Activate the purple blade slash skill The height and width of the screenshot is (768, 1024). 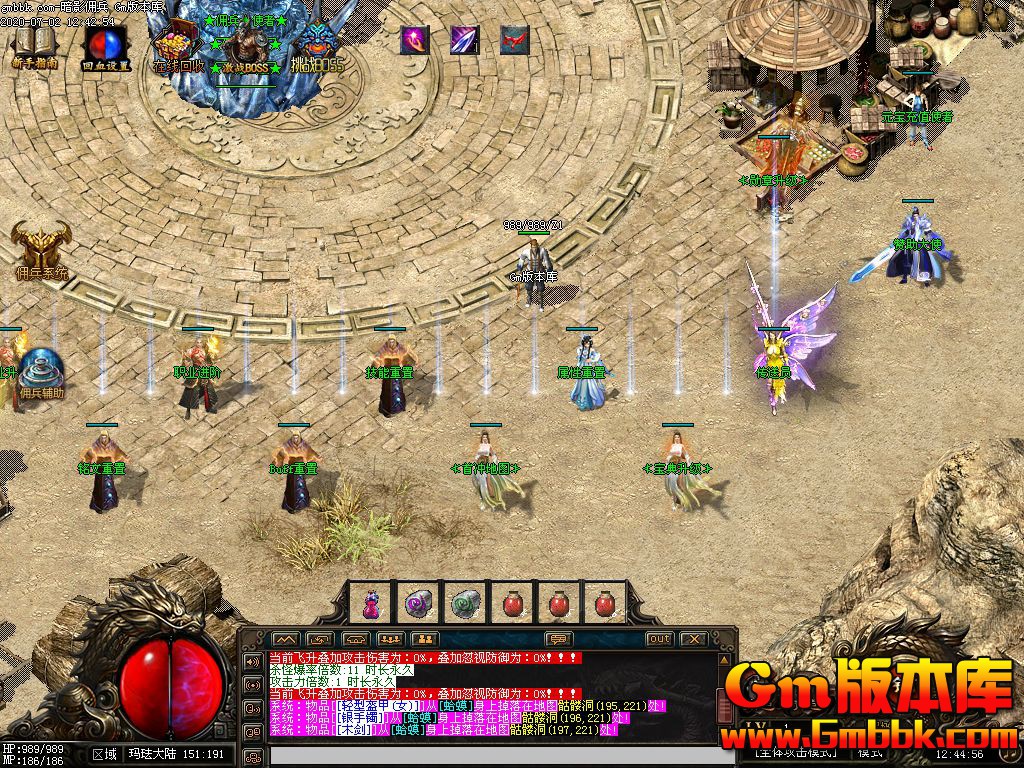click(464, 40)
